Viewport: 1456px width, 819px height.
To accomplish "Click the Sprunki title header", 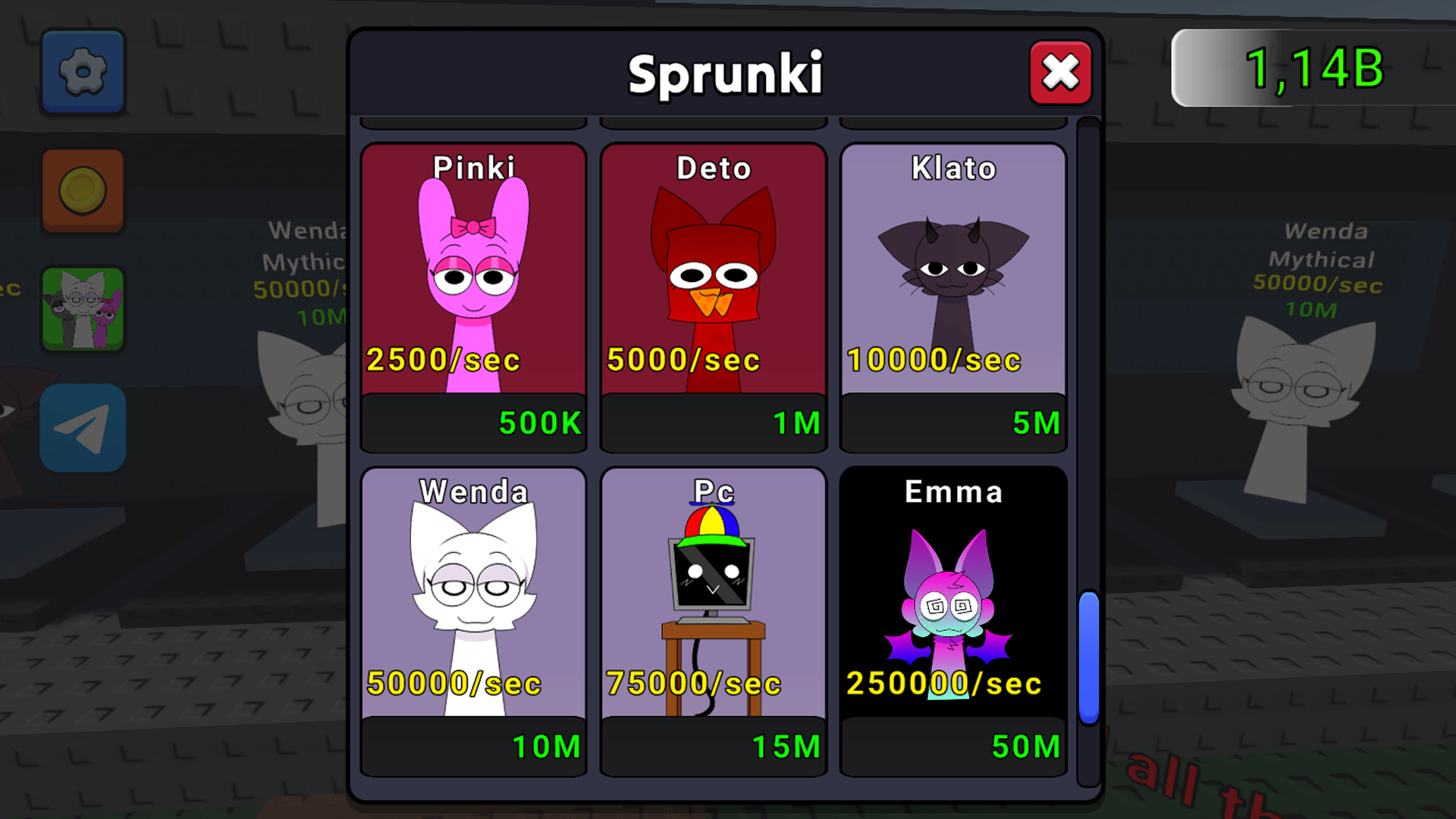I will click(726, 74).
